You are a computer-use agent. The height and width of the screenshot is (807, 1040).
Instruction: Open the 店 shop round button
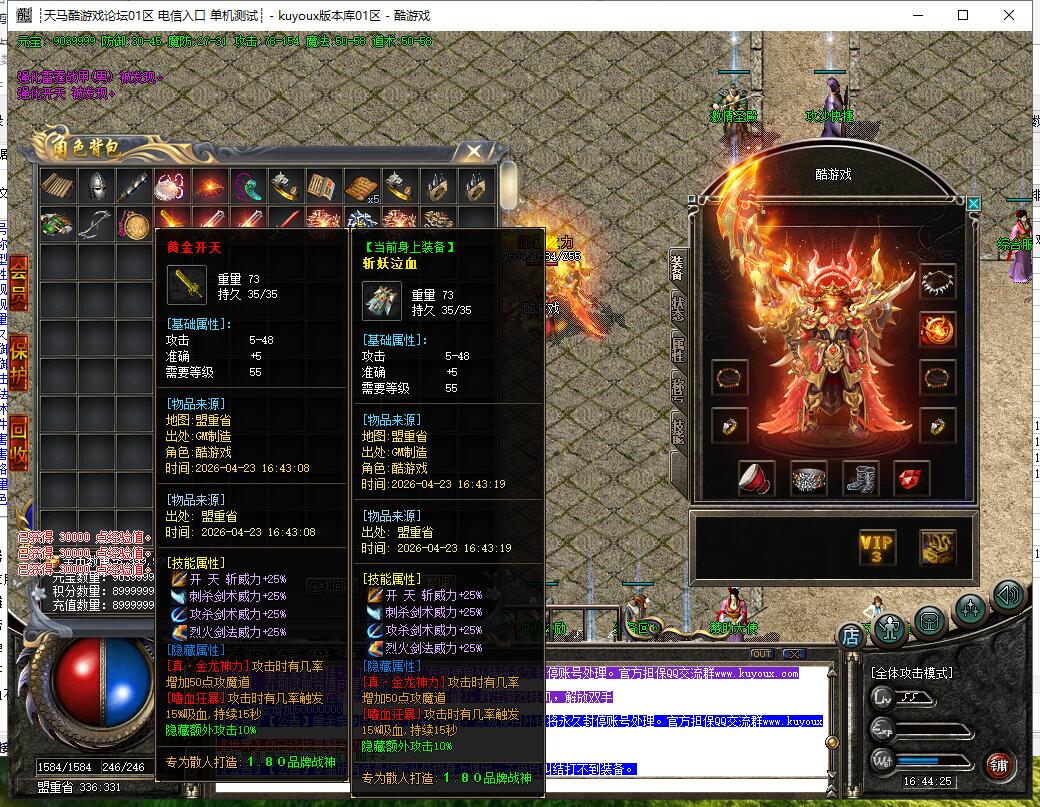pyautogui.click(x=850, y=634)
